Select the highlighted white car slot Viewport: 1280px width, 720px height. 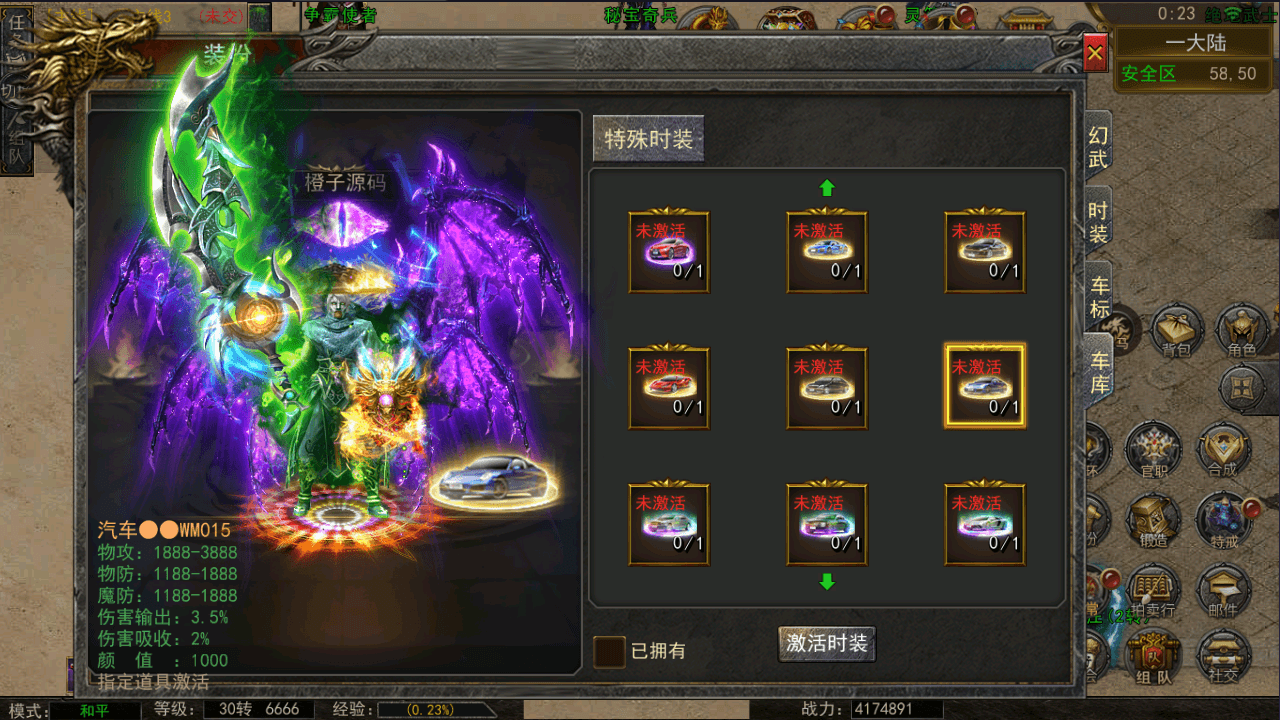pos(985,387)
